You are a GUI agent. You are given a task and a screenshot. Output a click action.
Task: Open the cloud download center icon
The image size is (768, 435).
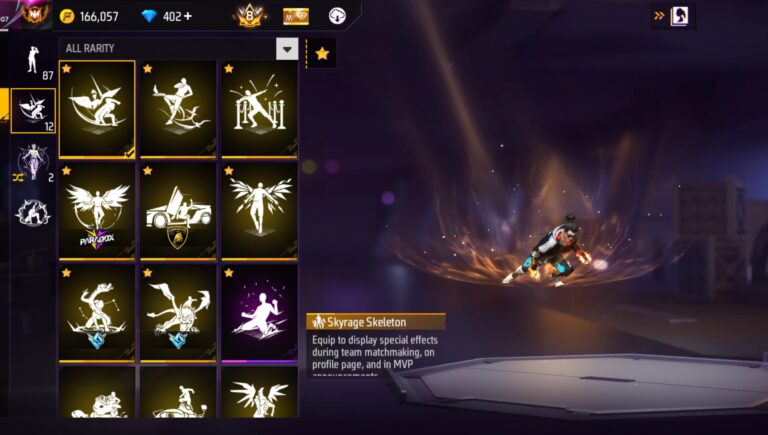[337, 16]
